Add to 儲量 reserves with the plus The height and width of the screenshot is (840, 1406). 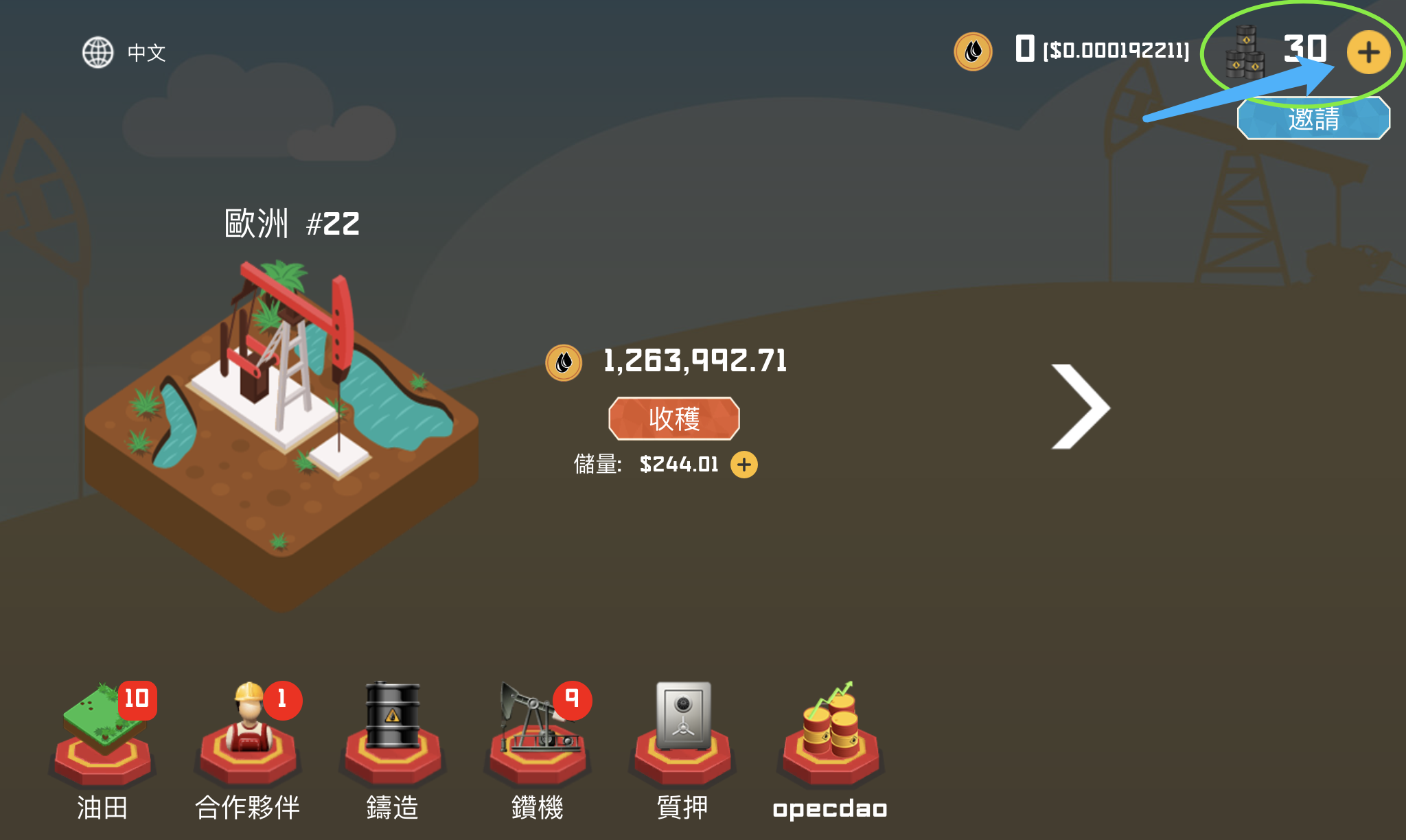point(744,465)
